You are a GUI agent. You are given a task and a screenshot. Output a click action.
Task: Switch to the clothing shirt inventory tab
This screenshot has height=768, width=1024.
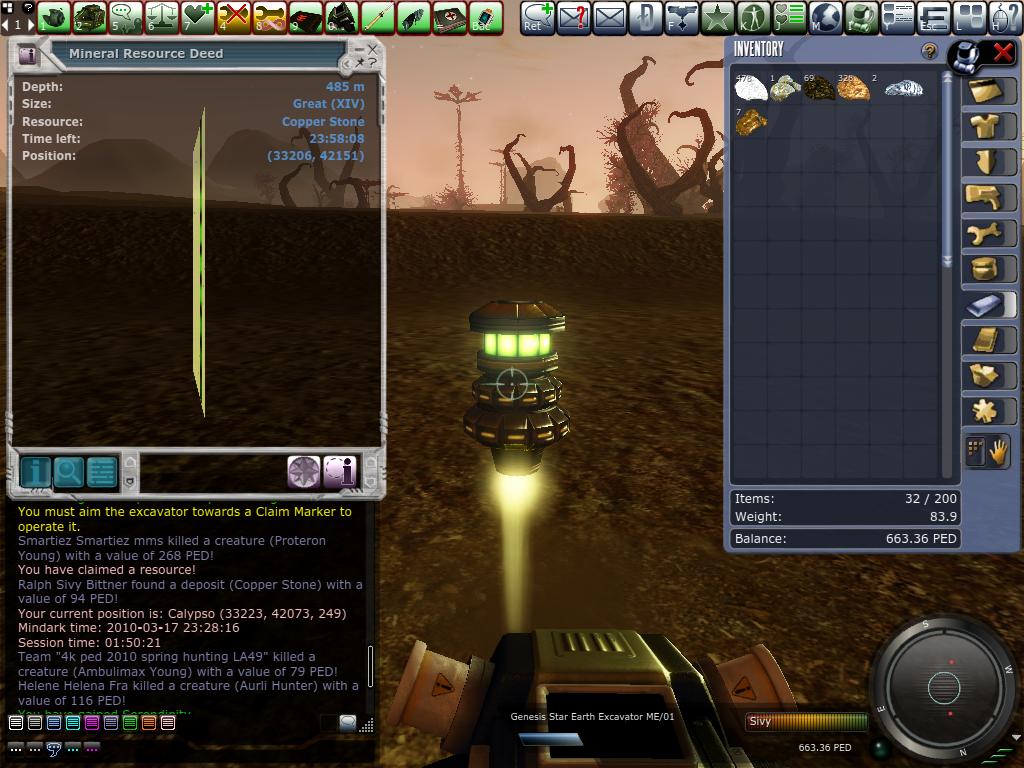[986, 125]
